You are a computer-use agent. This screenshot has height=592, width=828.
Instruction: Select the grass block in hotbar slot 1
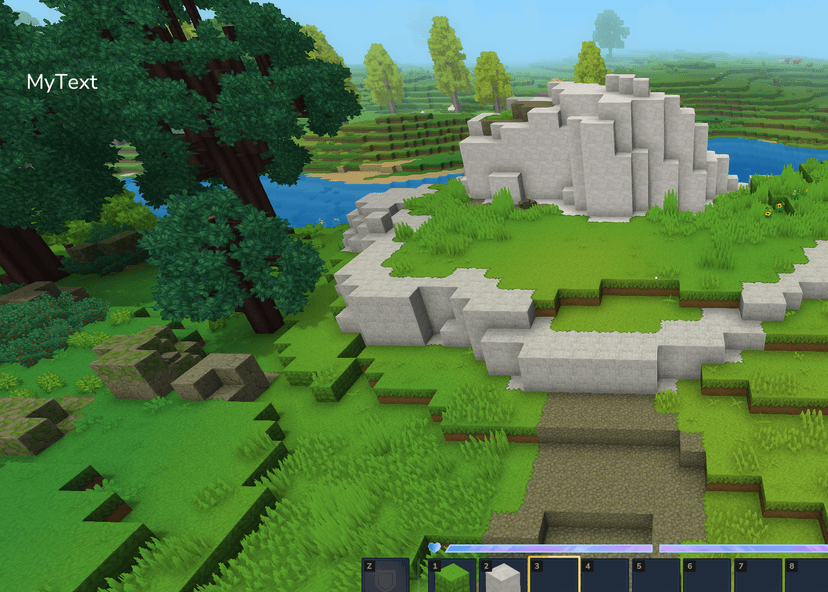point(453,577)
